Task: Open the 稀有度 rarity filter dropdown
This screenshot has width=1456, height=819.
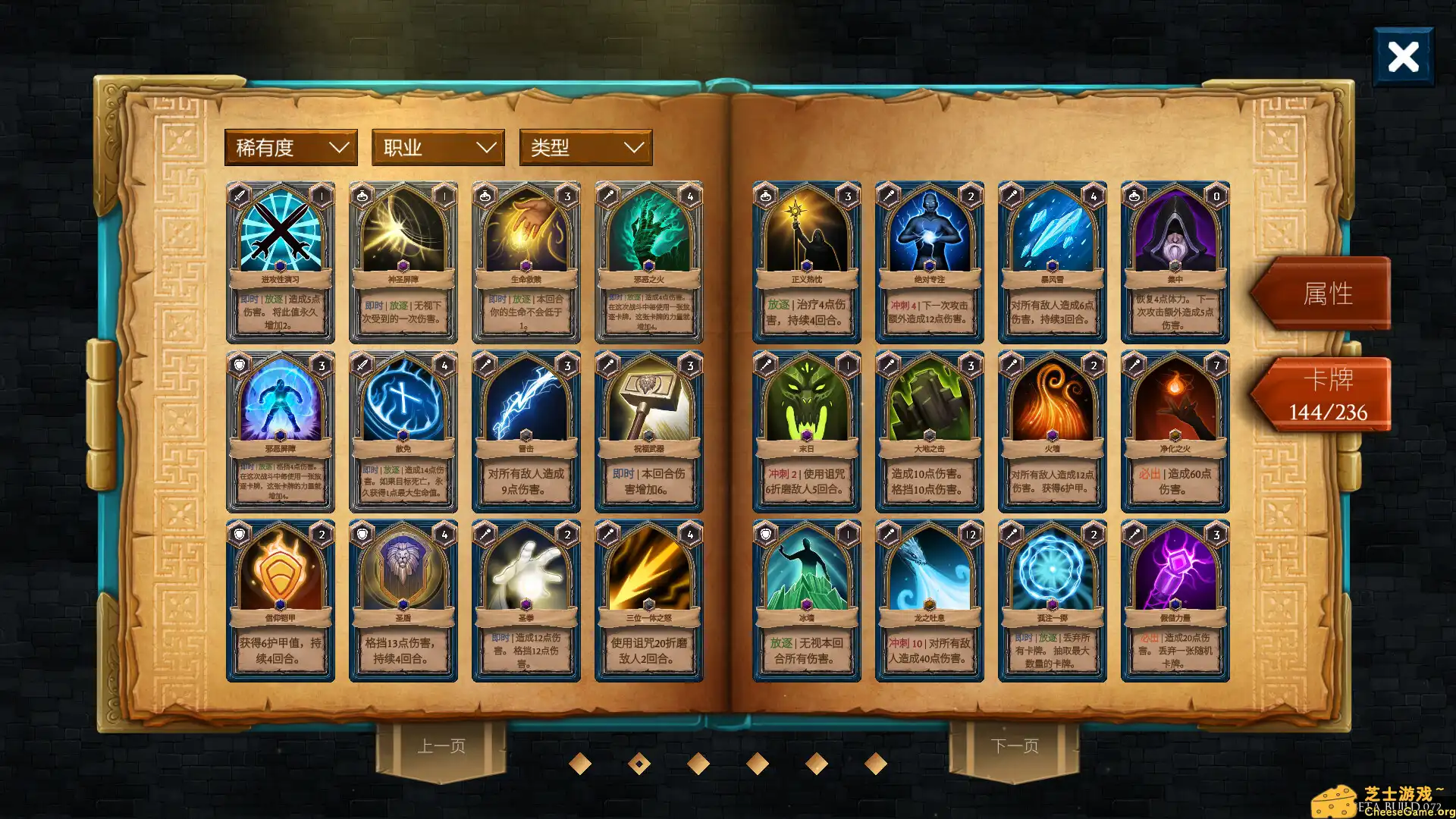Action: point(290,147)
